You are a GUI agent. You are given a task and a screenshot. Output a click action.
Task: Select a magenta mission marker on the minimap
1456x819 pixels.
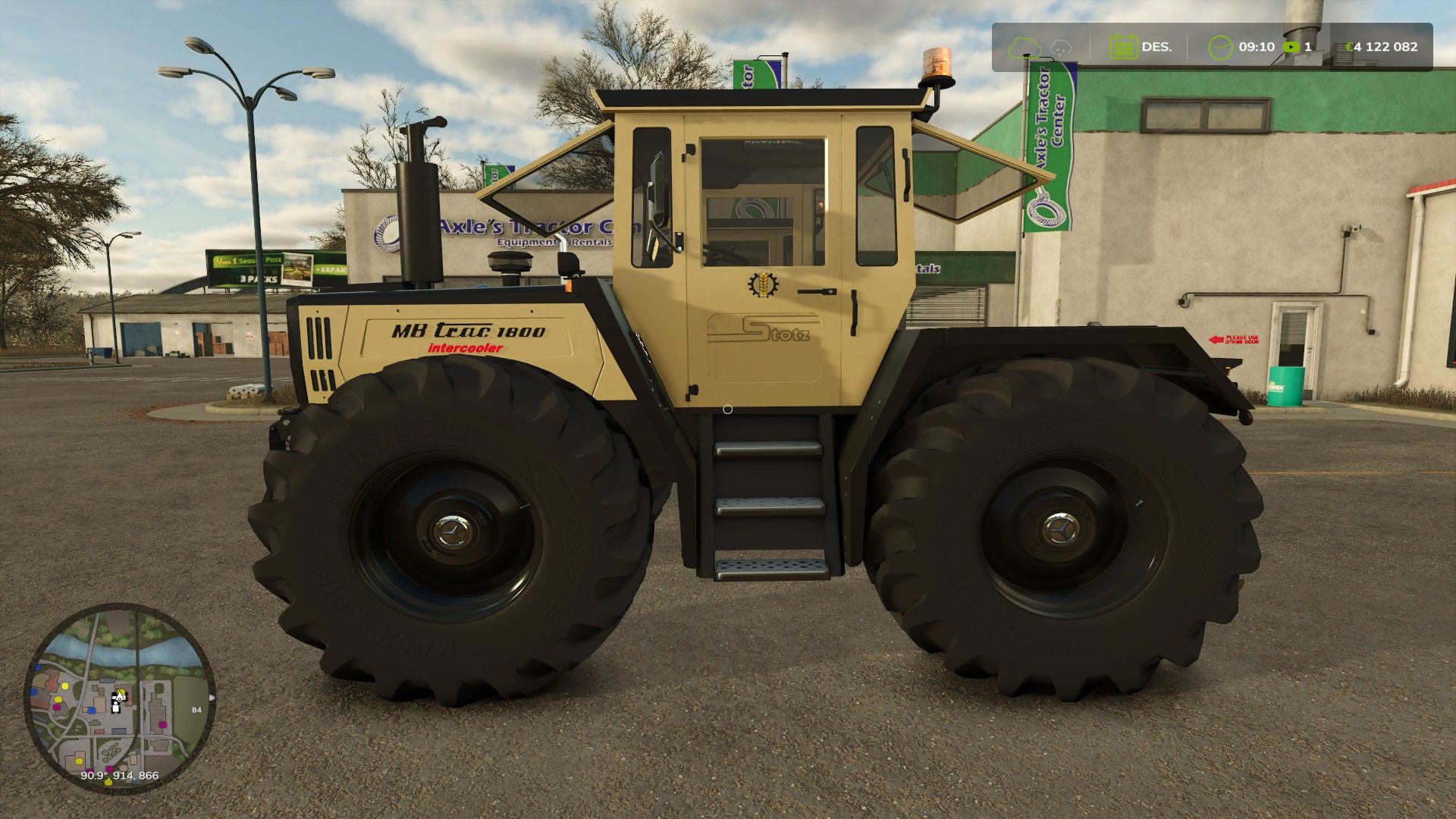(x=162, y=724)
